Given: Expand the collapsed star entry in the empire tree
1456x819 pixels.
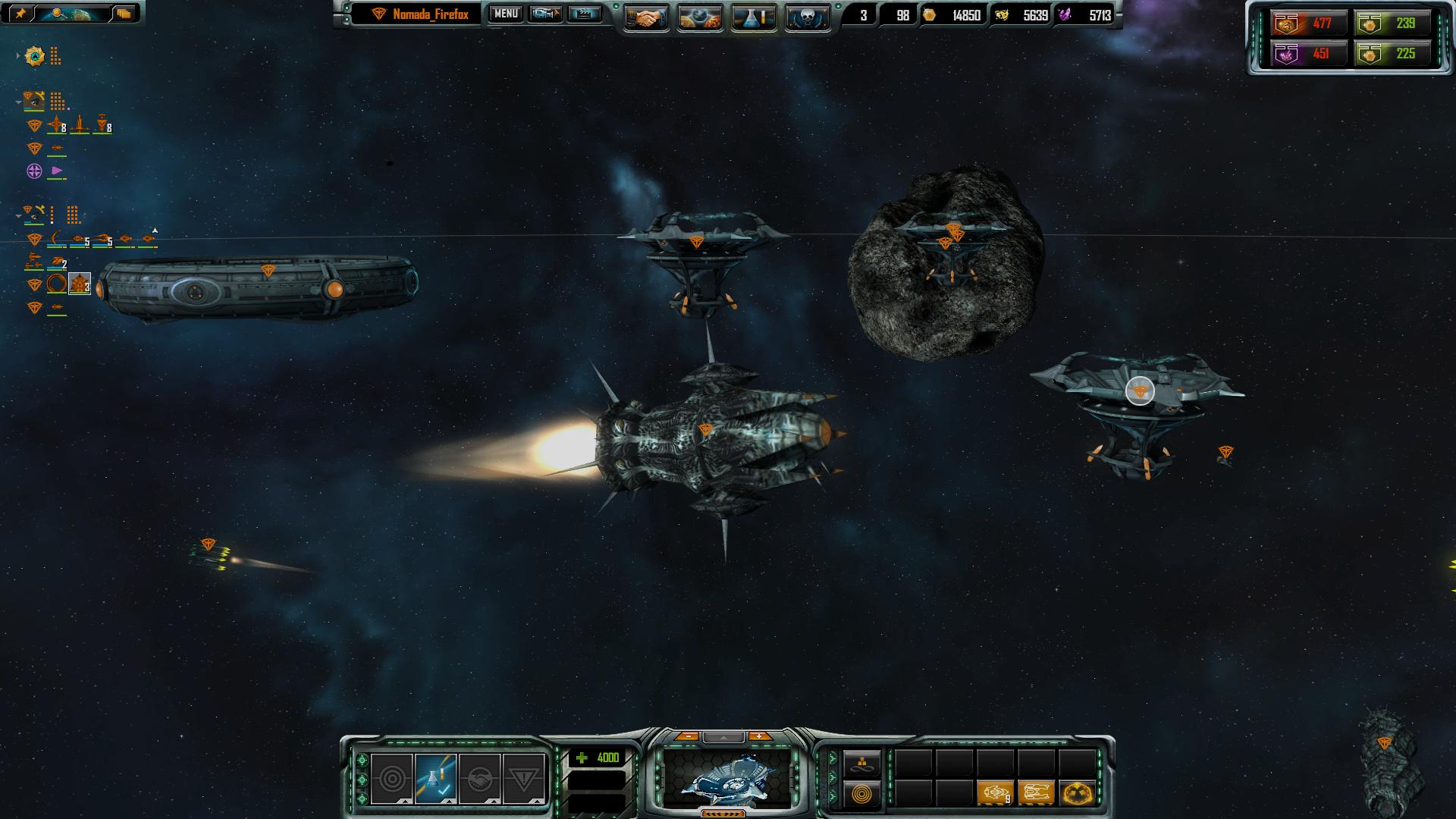Looking at the screenshot, I should click(x=18, y=56).
